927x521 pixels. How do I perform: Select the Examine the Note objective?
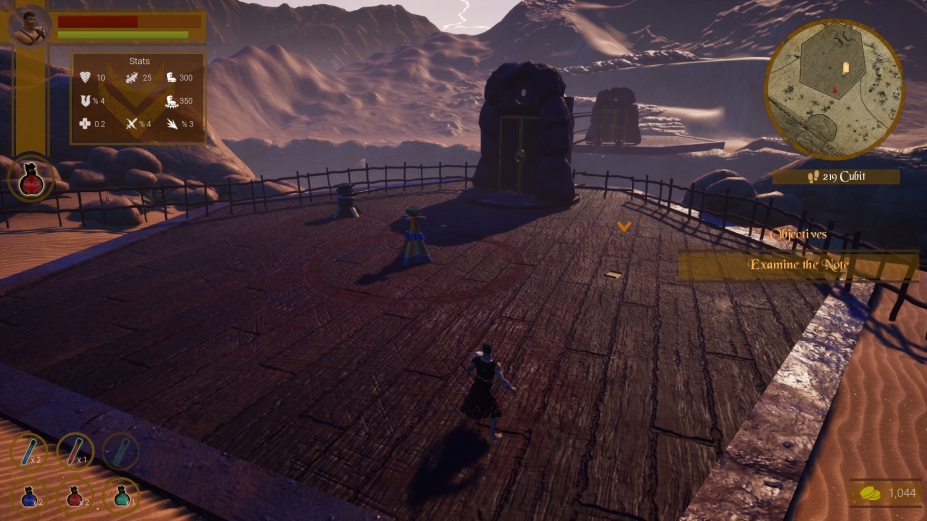click(797, 265)
